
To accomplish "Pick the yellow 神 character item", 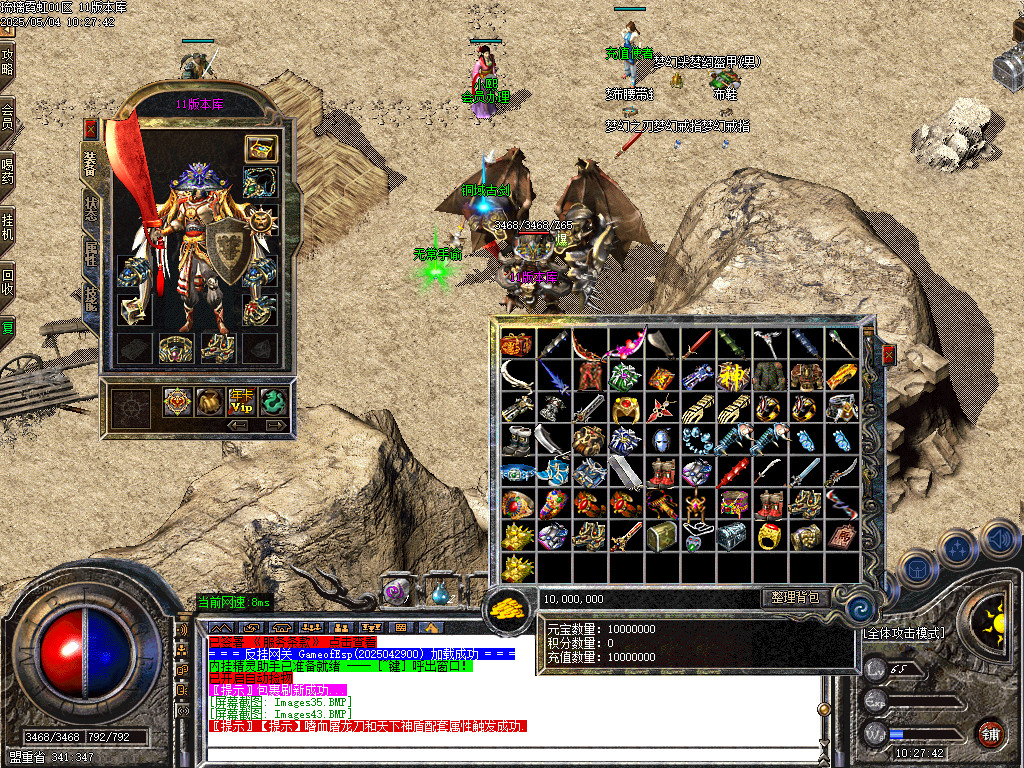I will pos(733,377).
